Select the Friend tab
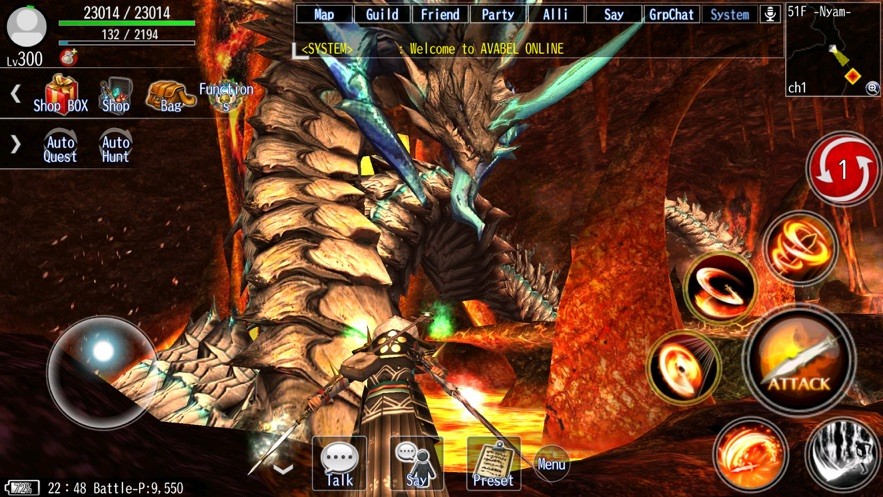Viewport: 883px width, 497px height. coord(440,14)
